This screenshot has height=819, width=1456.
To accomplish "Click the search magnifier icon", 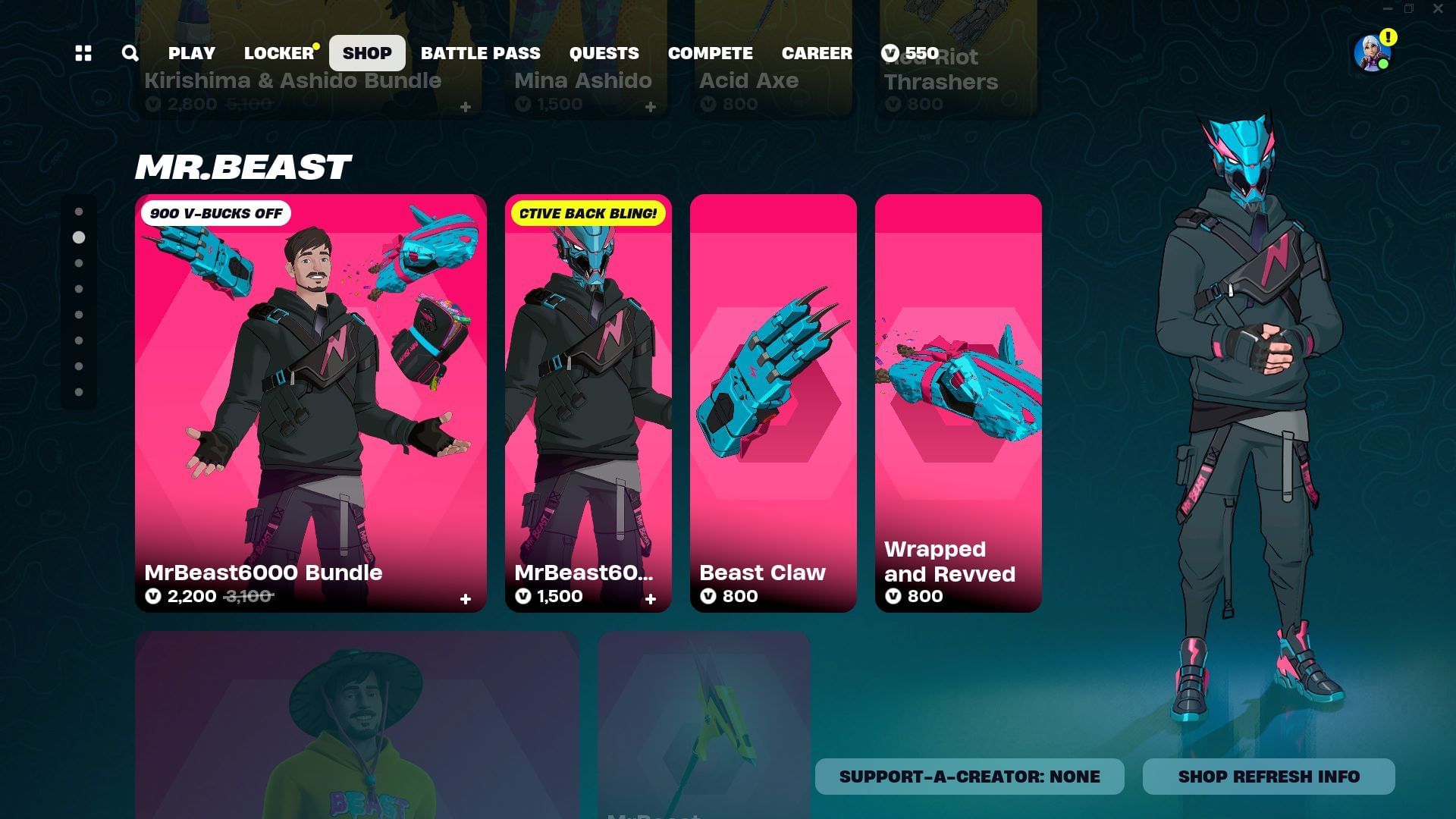I will 130,53.
